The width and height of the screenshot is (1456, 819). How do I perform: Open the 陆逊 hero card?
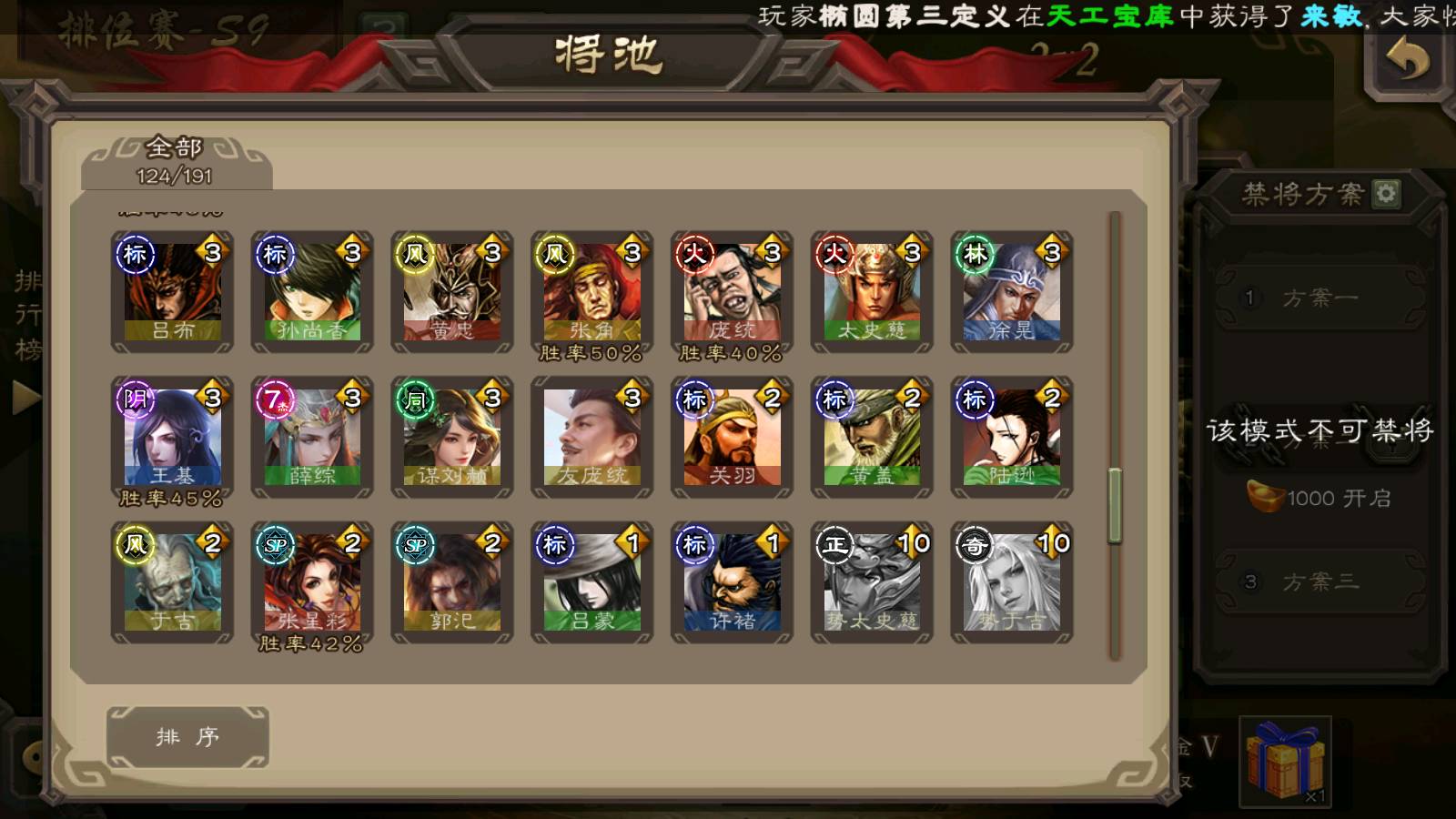[x=1012, y=437]
